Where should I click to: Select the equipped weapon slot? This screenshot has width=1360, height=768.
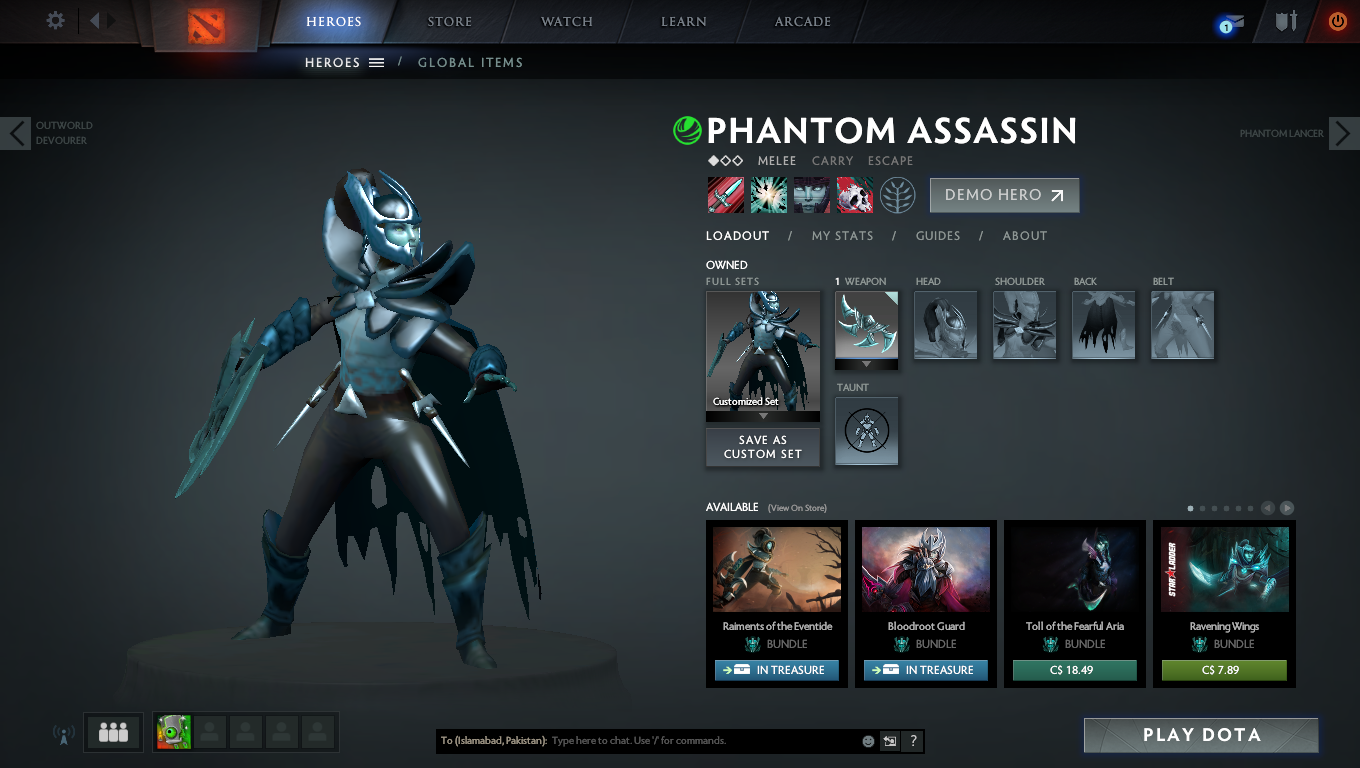[866, 325]
